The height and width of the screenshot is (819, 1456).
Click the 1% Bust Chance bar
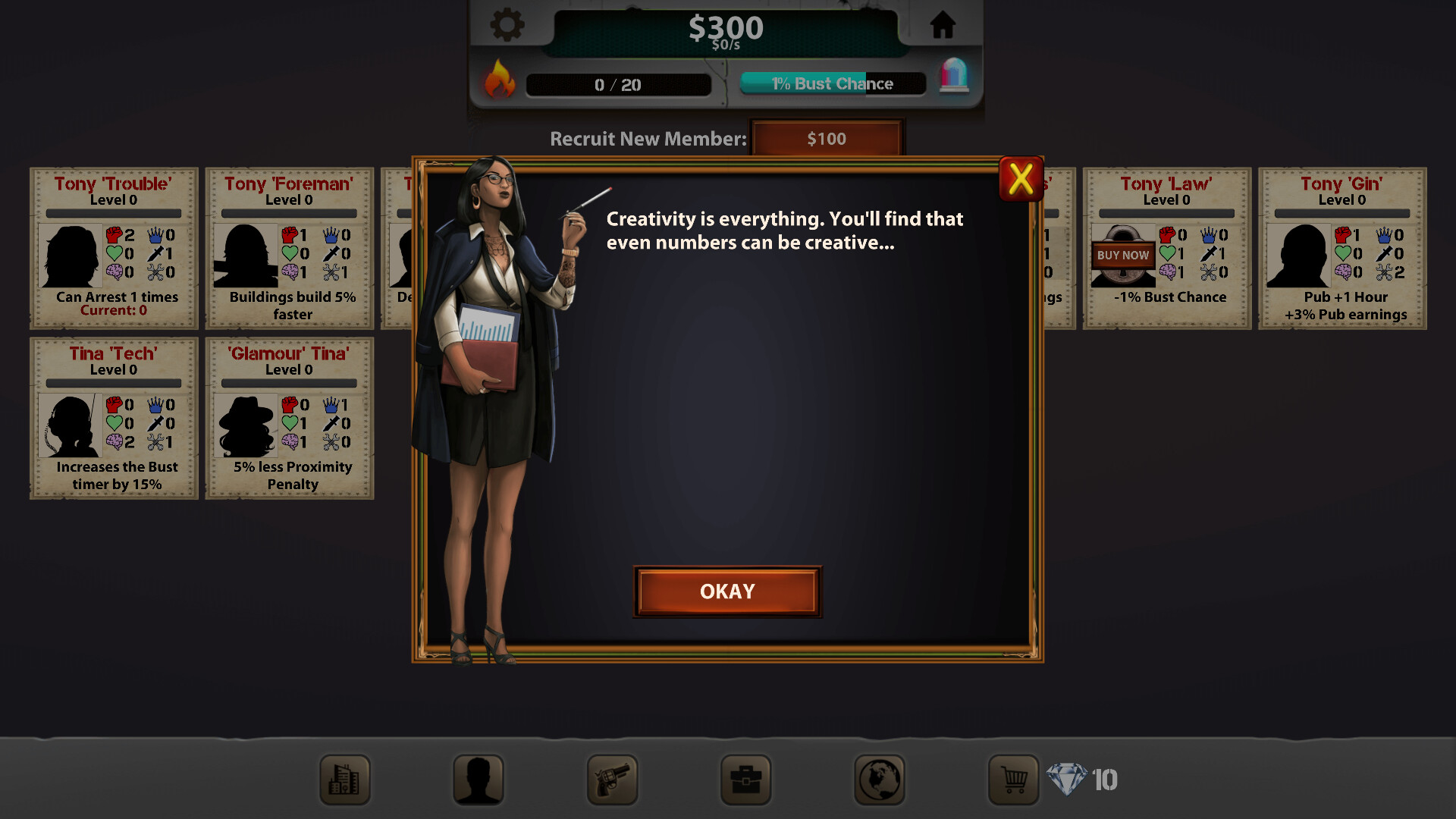coord(832,83)
